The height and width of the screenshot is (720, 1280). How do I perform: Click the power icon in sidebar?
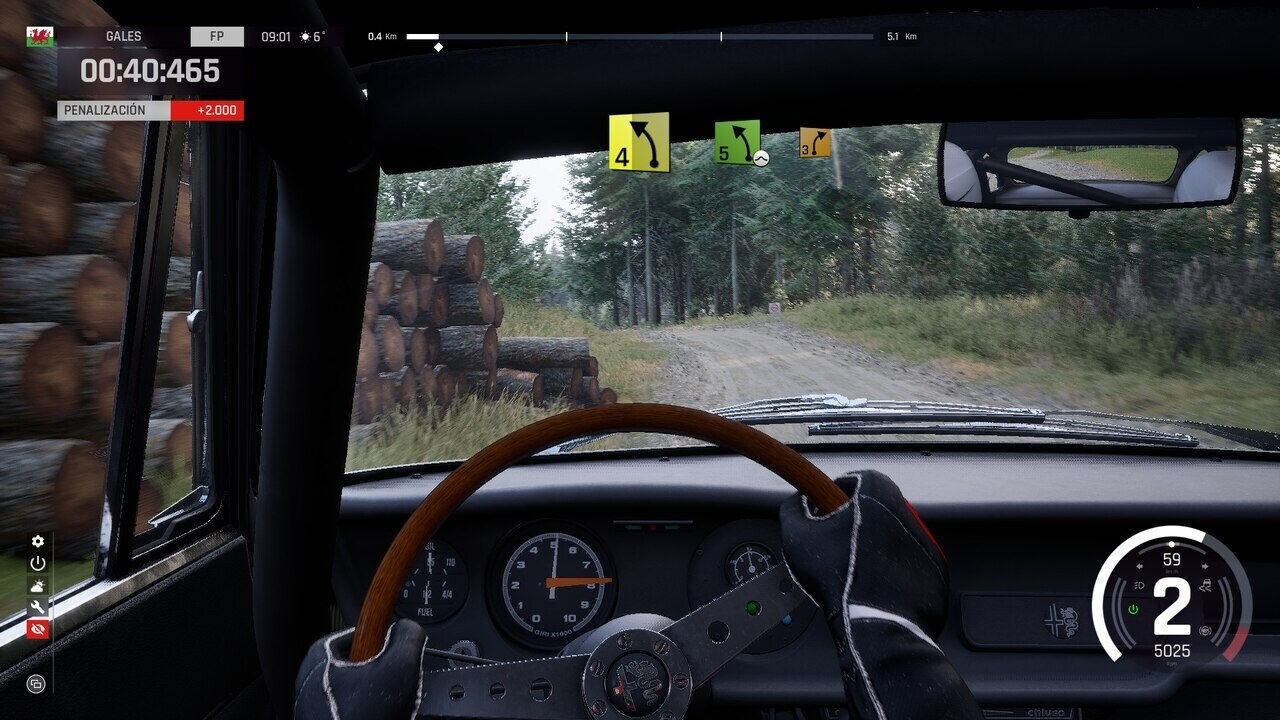[38, 564]
